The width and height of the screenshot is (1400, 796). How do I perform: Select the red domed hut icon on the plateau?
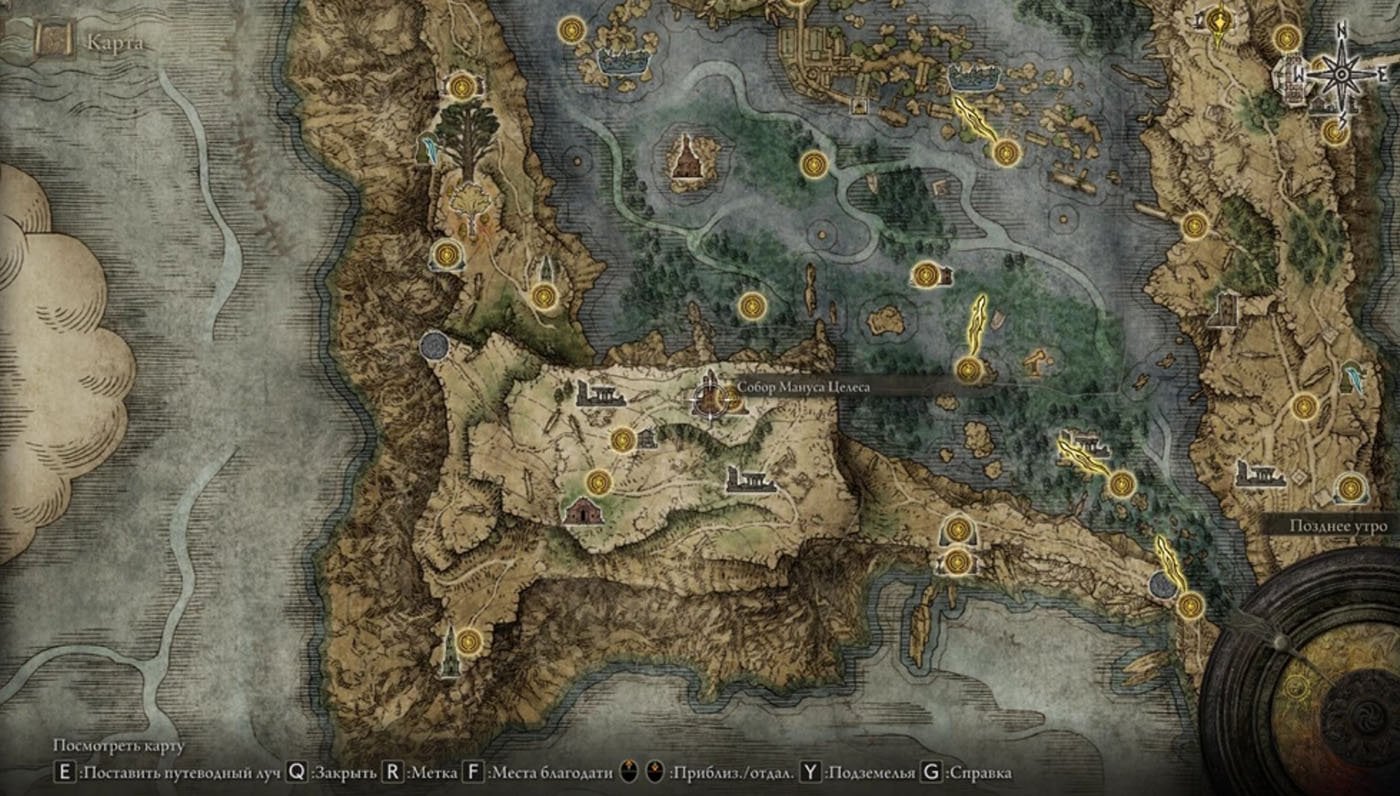(x=581, y=511)
